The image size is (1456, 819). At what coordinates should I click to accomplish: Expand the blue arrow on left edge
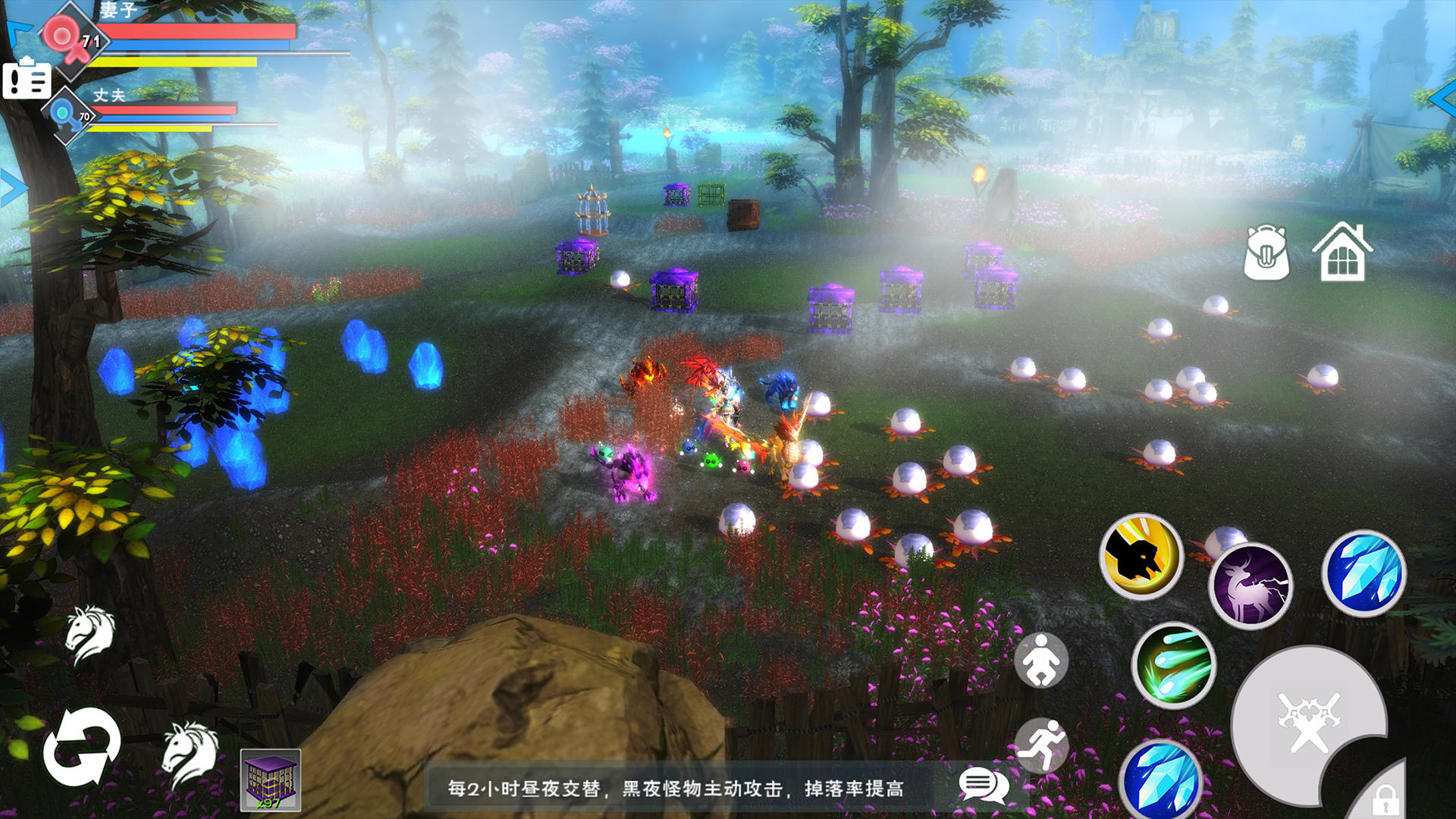click(11, 188)
